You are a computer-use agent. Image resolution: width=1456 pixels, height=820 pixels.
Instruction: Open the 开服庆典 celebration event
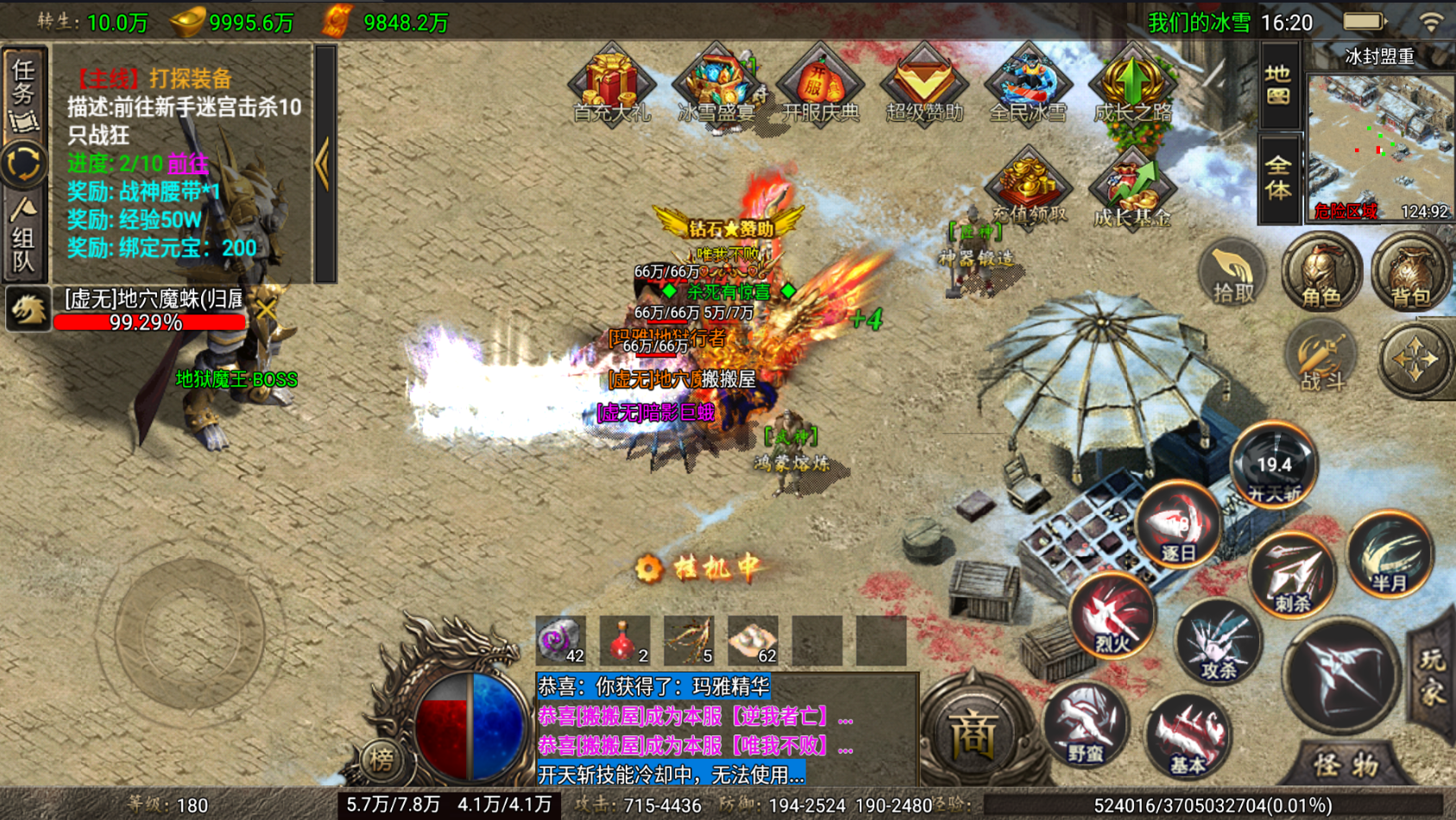pyautogui.click(x=820, y=86)
